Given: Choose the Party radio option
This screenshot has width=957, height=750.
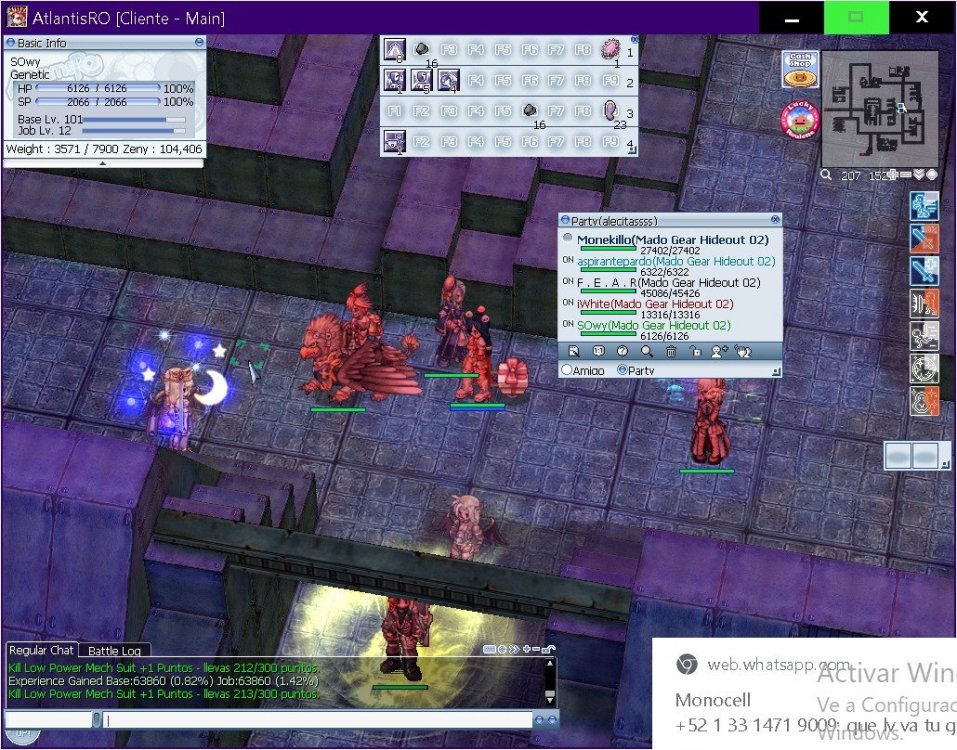Looking at the screenshot, I should click(623, 370).
